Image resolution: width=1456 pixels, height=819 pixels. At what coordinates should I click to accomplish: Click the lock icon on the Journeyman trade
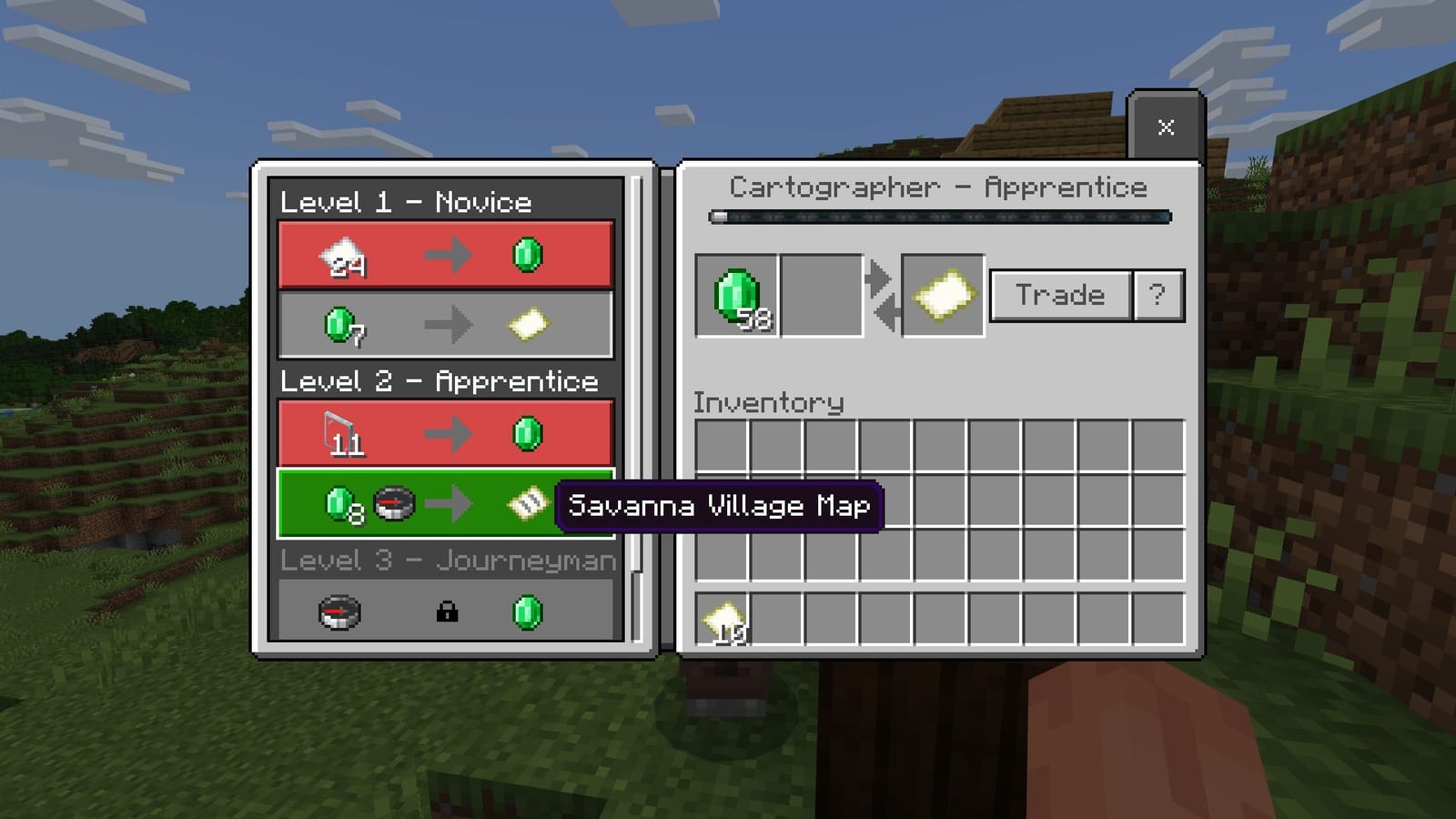(446, 612)
